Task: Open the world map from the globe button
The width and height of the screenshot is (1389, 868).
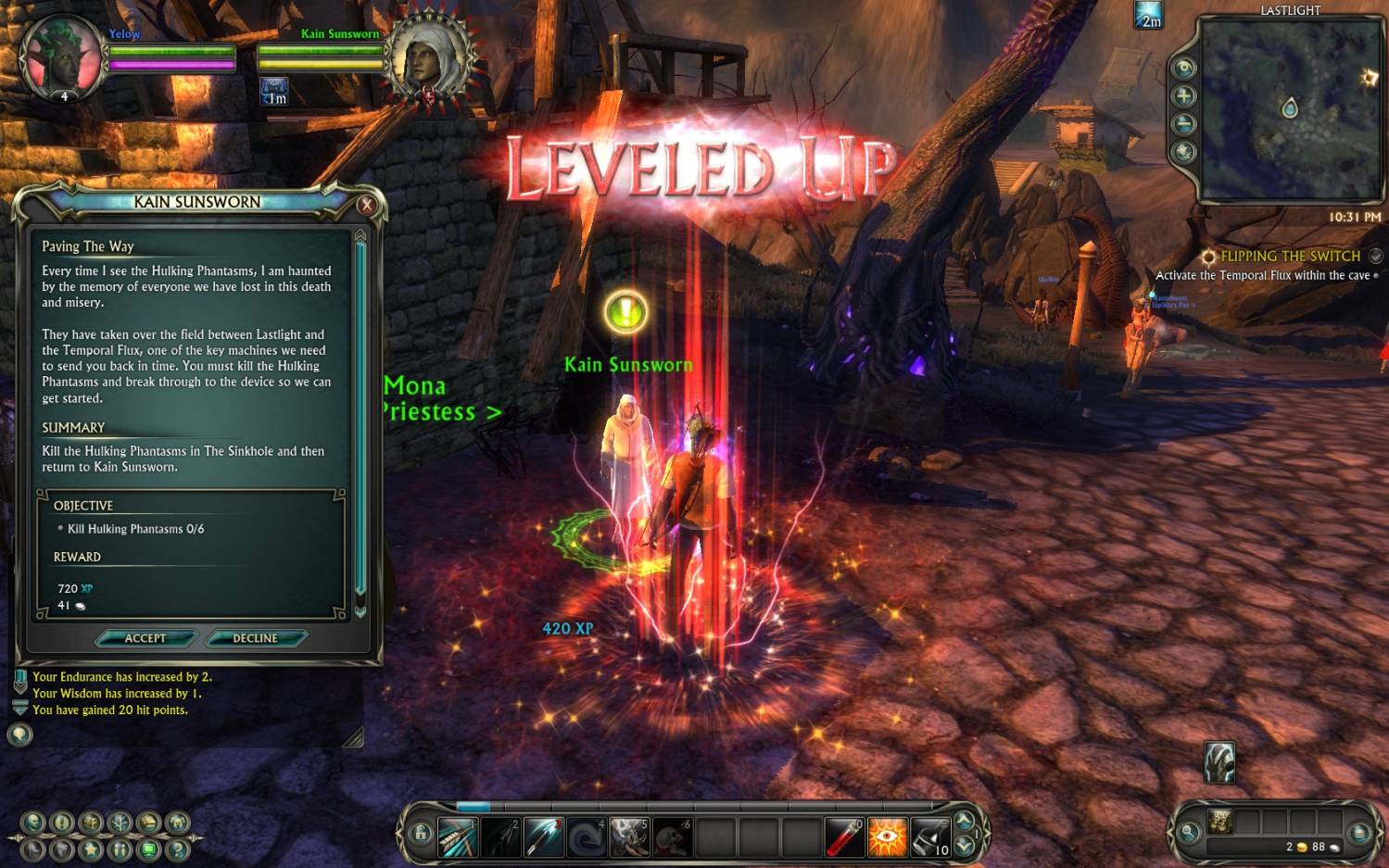Action: [1184, 152]
